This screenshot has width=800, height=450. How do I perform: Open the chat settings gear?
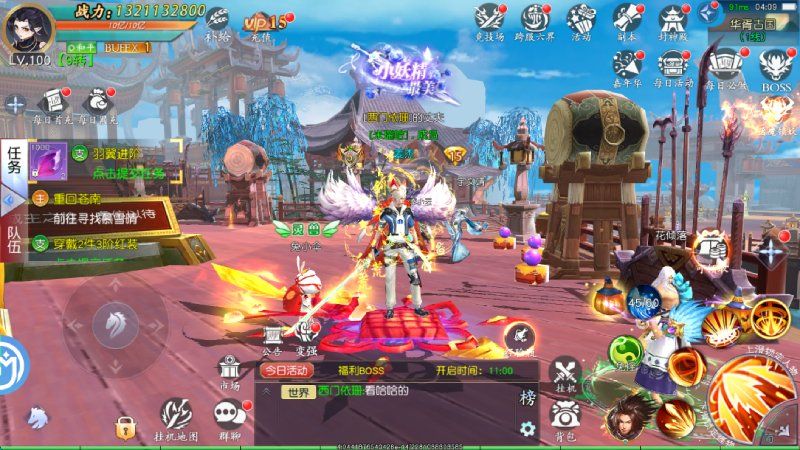tap(527, 430)
